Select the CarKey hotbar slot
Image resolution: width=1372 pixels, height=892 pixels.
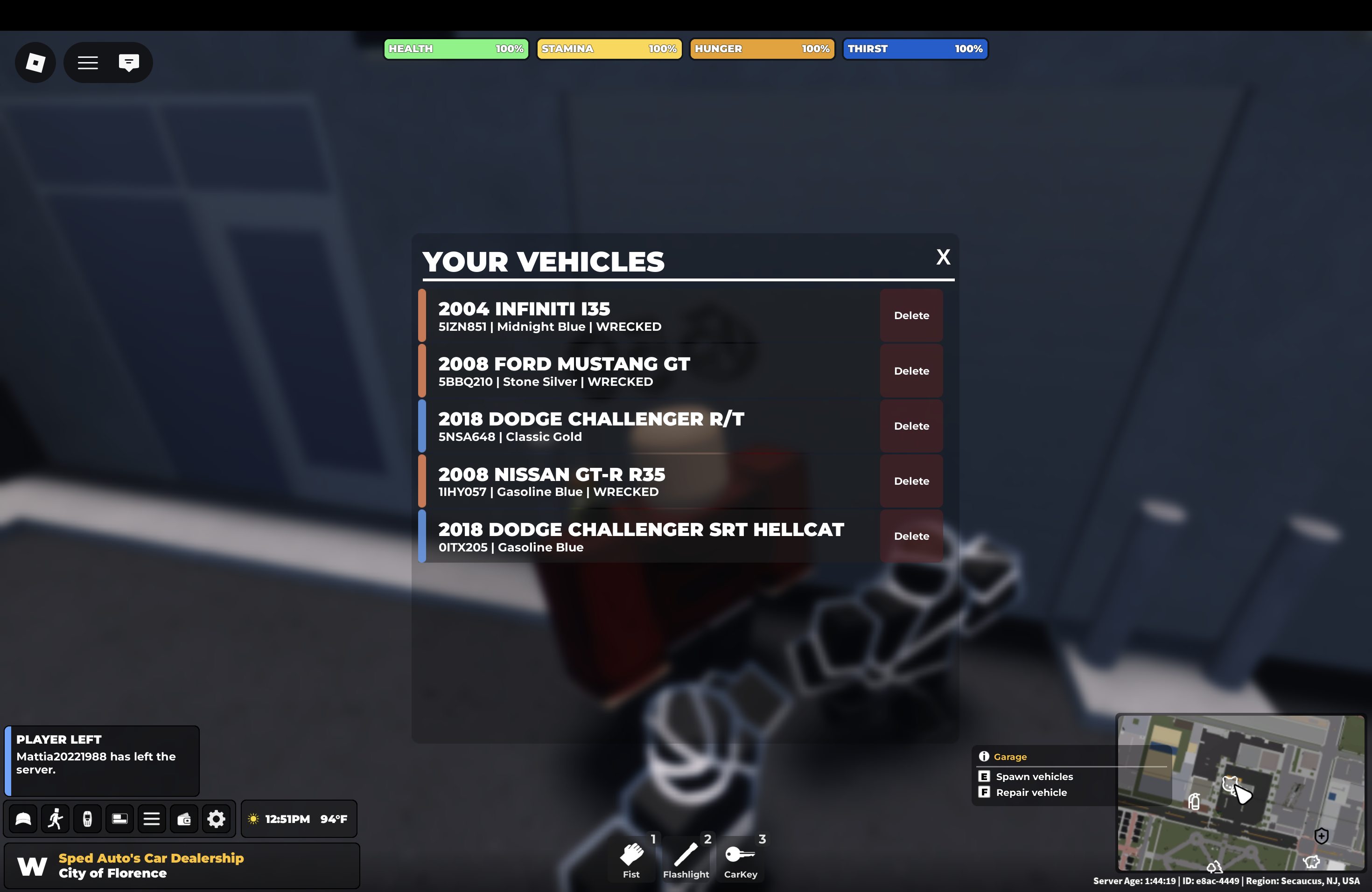click(740, 858)
